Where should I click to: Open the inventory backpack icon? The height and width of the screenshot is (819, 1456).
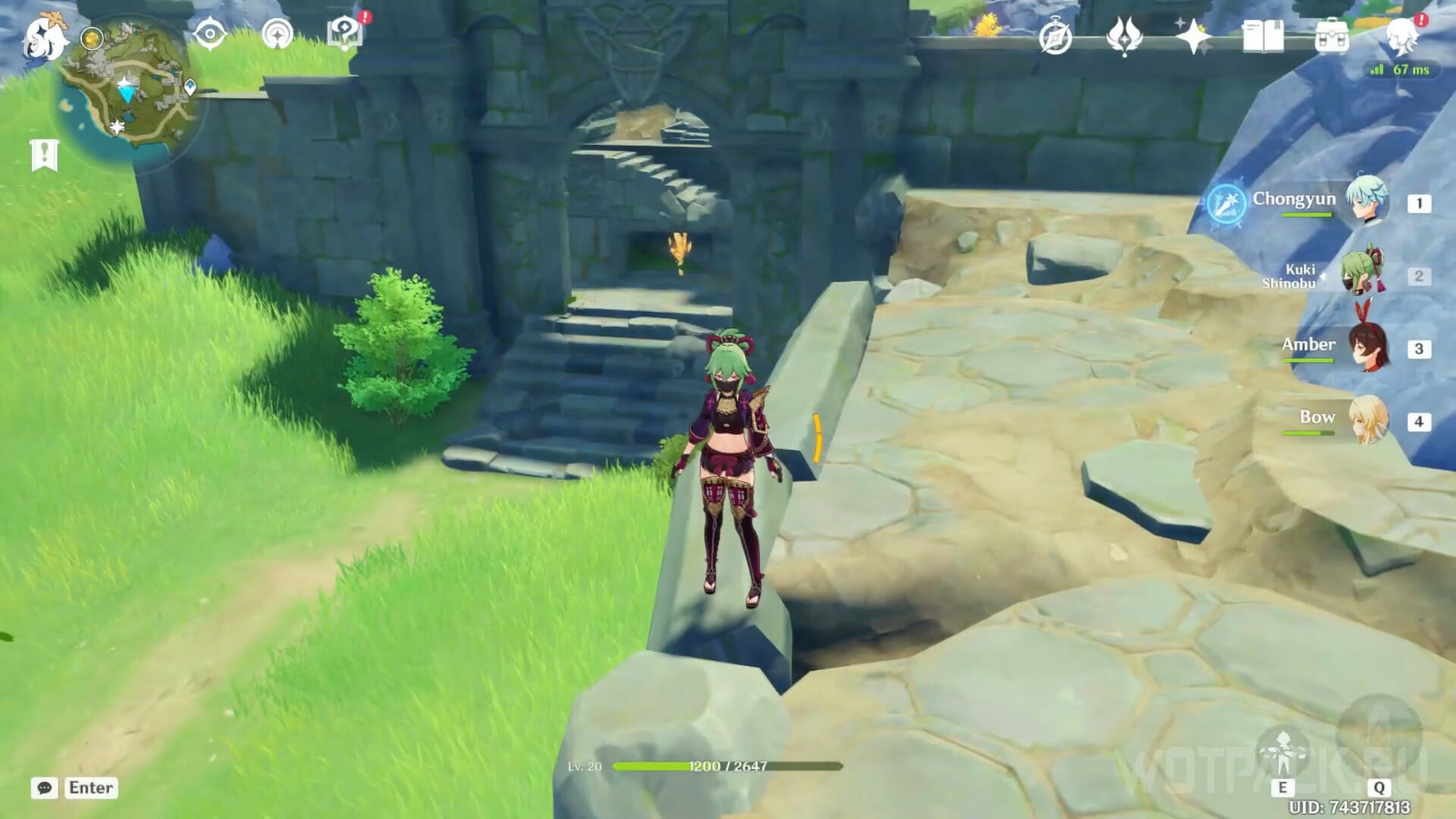pyautogui.click(x=1332, y=36)
